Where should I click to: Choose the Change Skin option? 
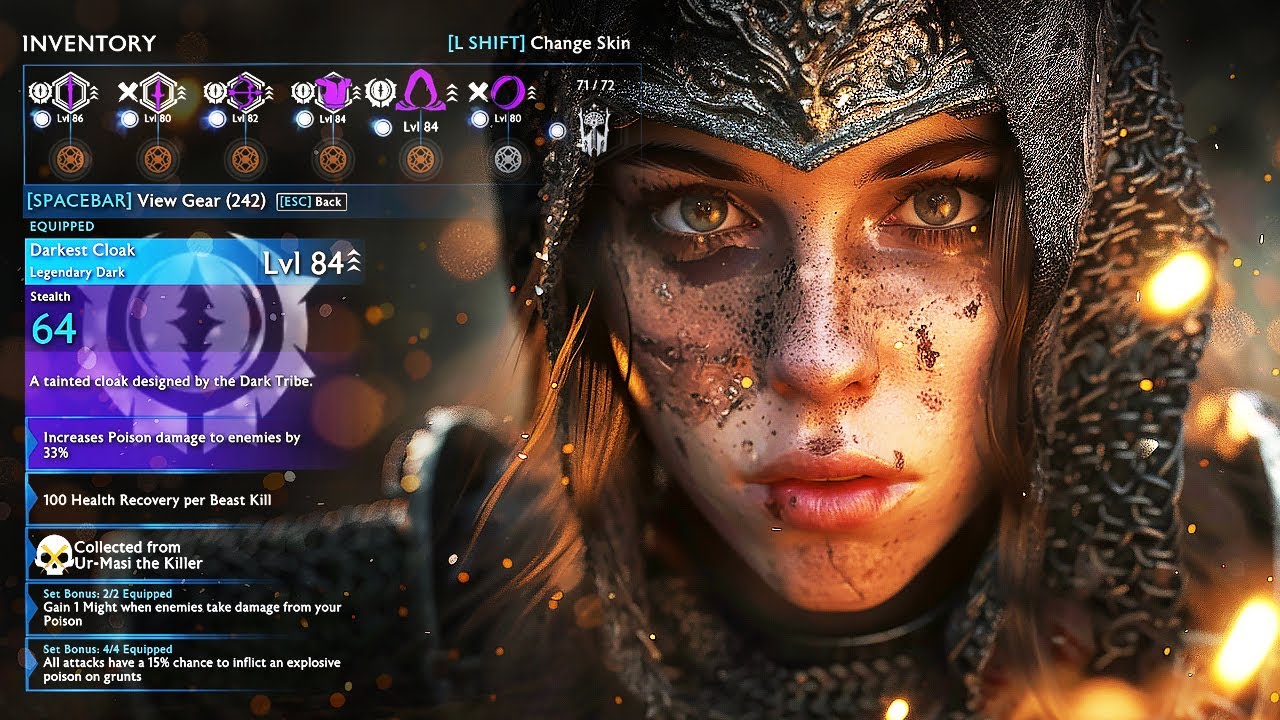[540, 43]
